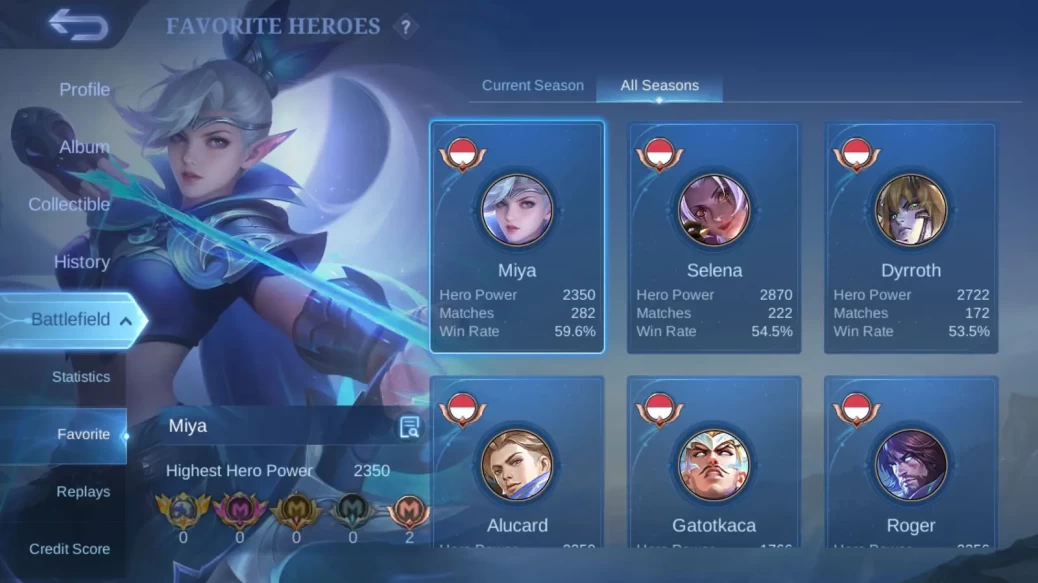Go to the Collectible section

[69, 204]
